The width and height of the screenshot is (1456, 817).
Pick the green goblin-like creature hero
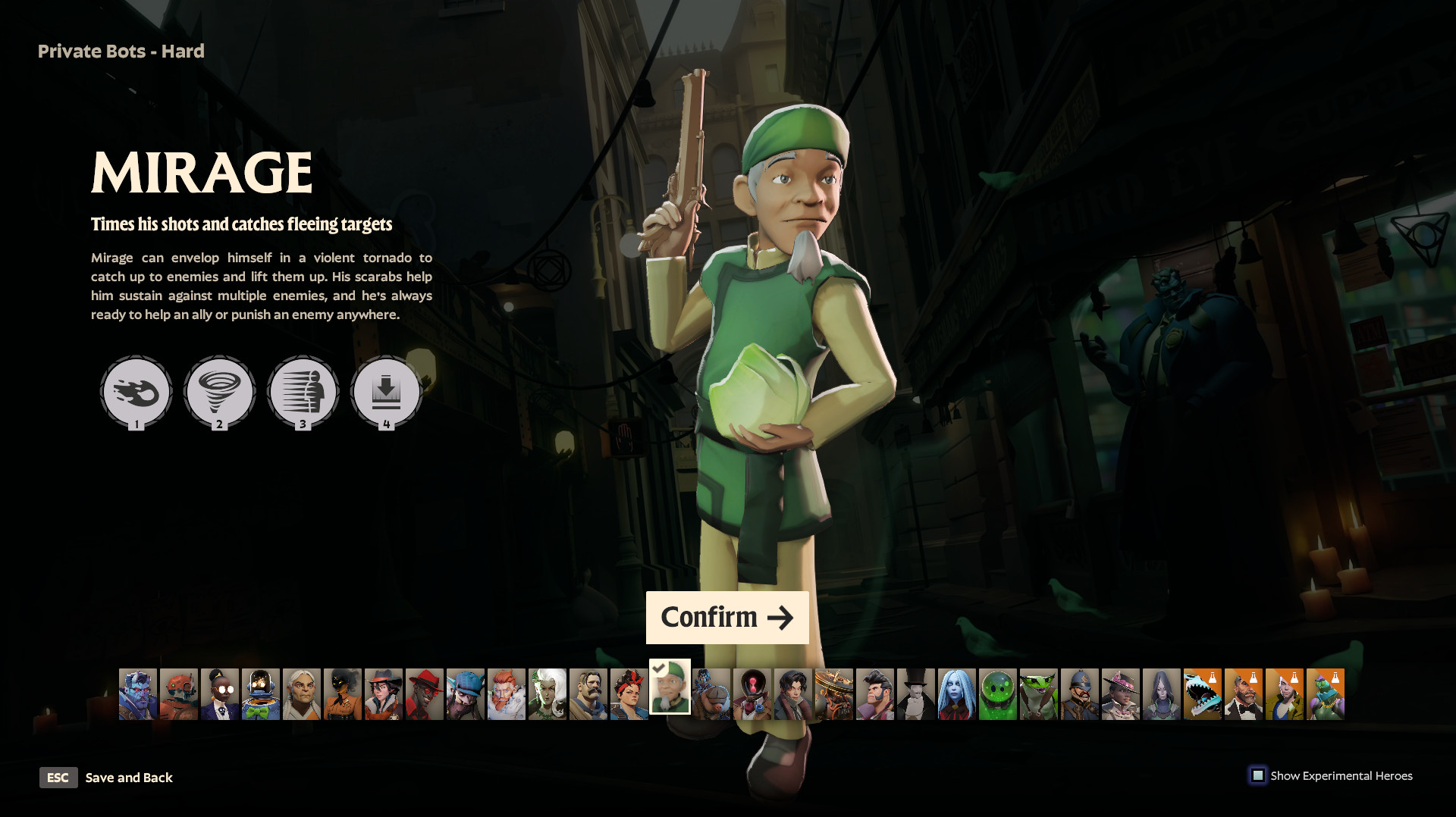click(x=1039, y=694)
